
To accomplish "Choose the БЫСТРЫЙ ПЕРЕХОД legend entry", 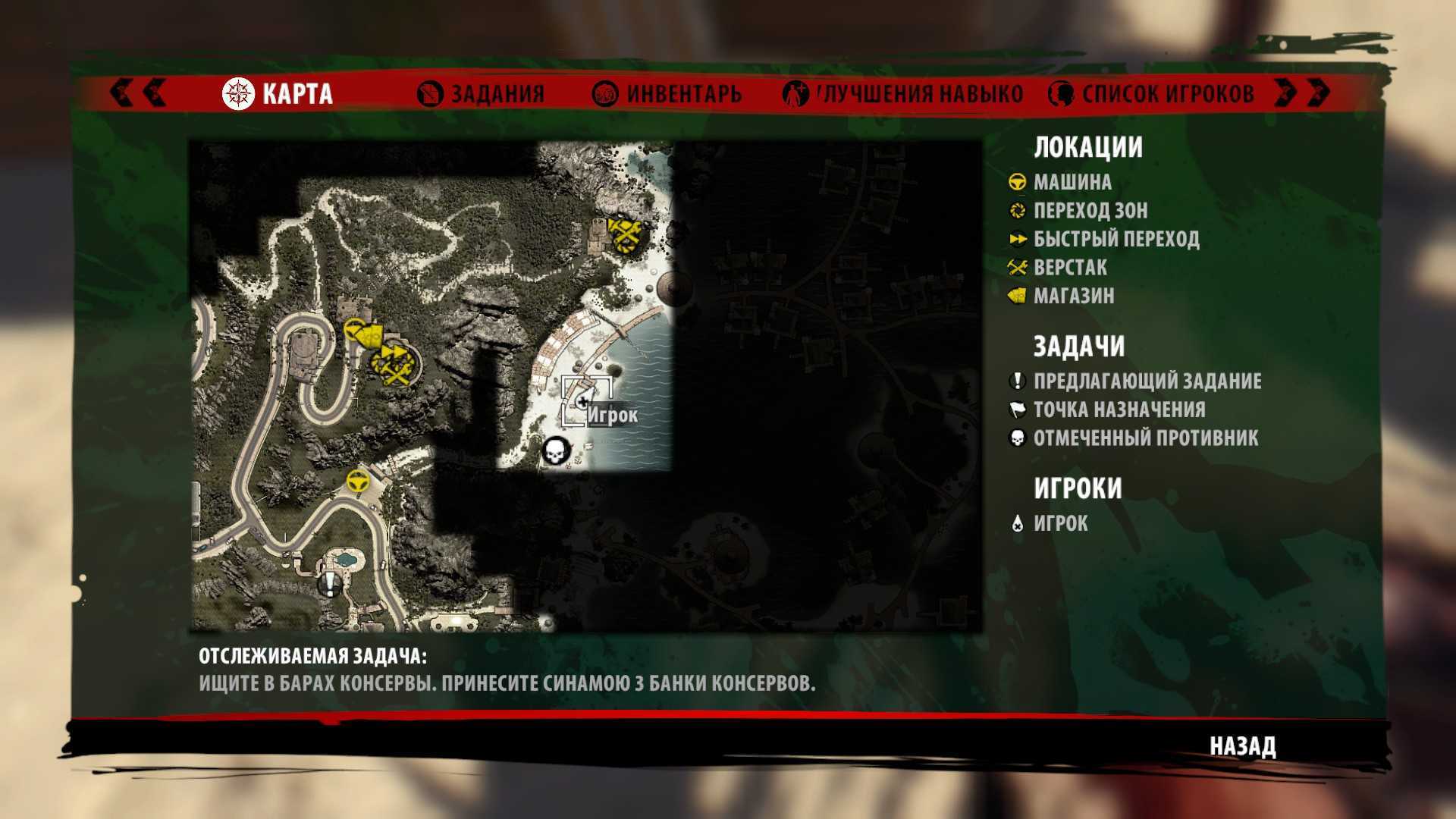I will coord(1116,240).
